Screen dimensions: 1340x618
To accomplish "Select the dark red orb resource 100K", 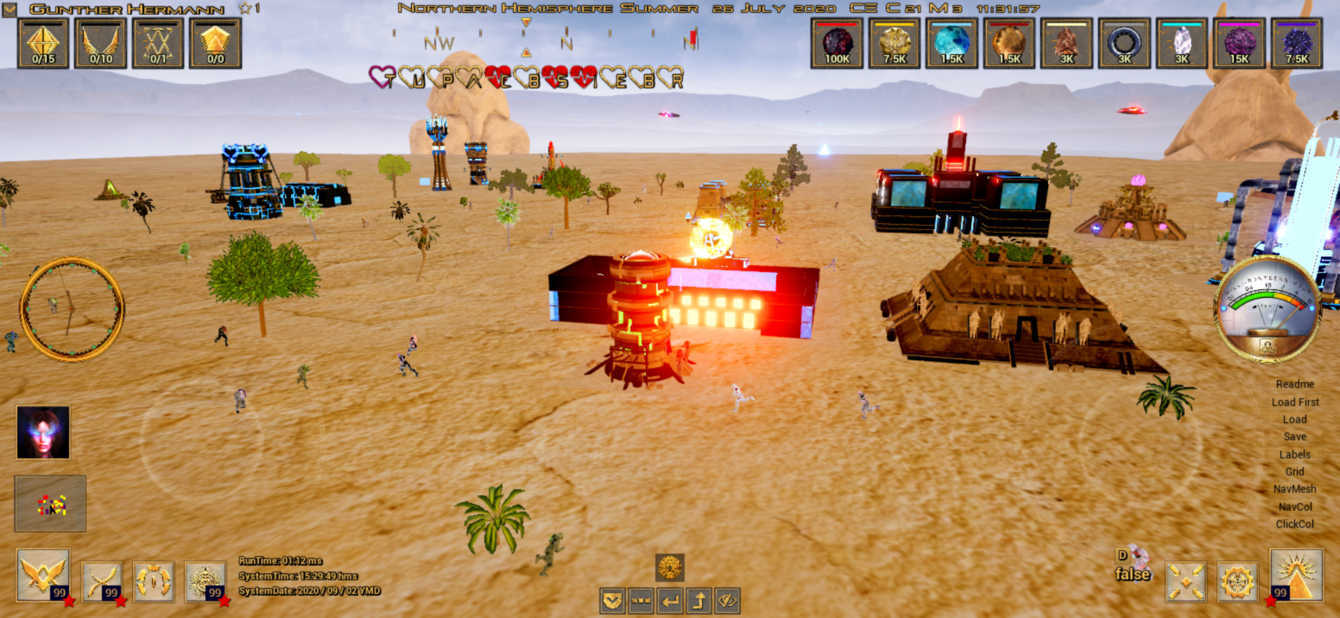I will (x=836, y=43).
